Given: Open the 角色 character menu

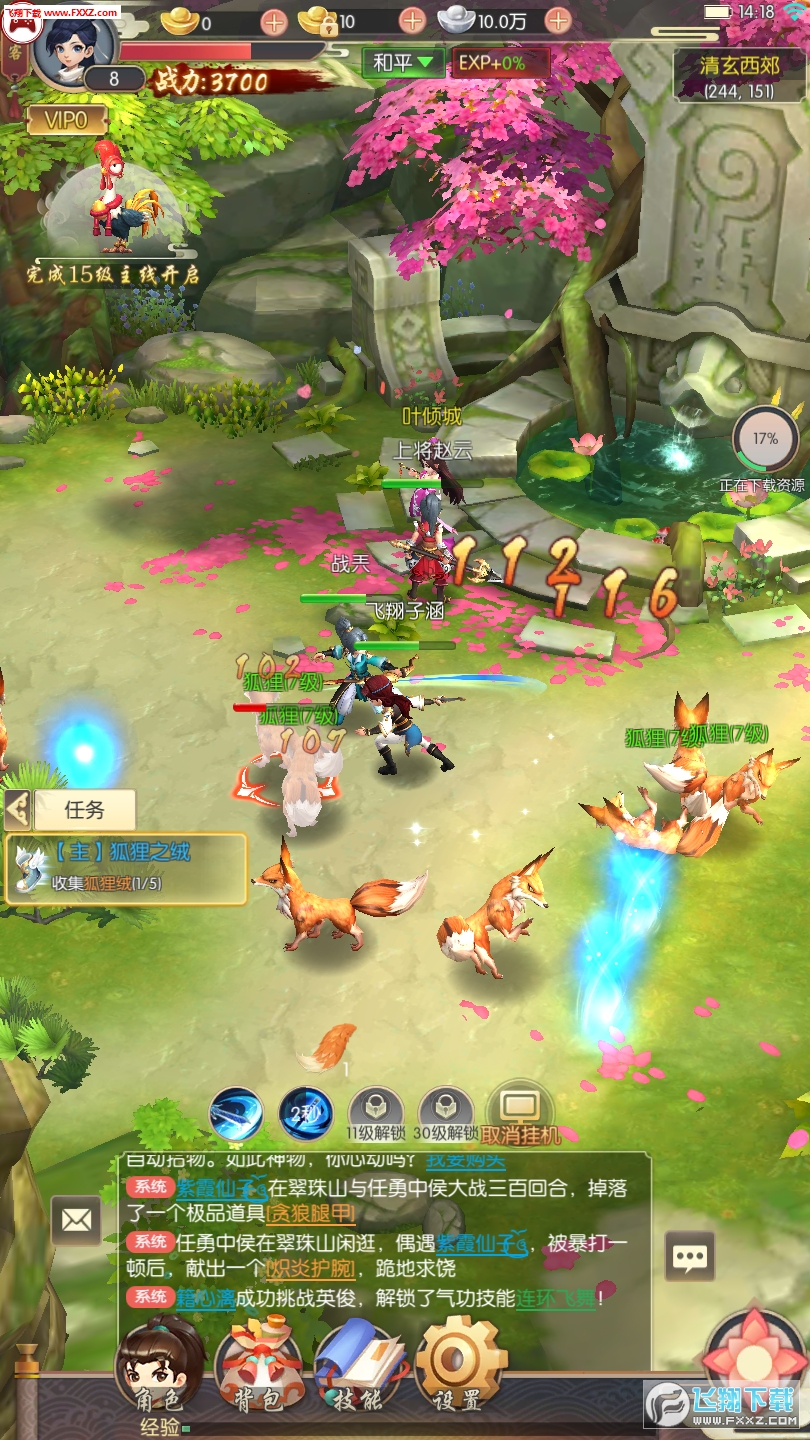Looking at the screenshot, I should [x=159, y=1367].
